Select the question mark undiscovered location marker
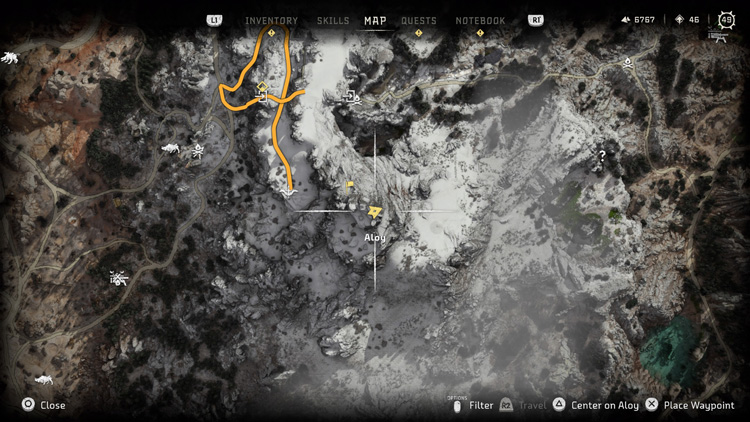This screenshot has width=750, height=422. point(602,156)
